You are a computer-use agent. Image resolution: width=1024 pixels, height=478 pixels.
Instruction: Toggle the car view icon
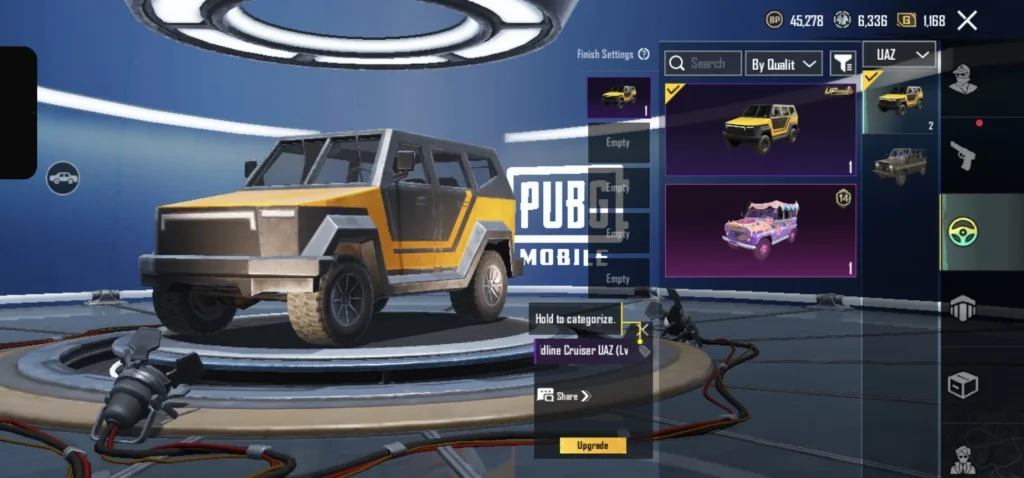click(63, 178)
